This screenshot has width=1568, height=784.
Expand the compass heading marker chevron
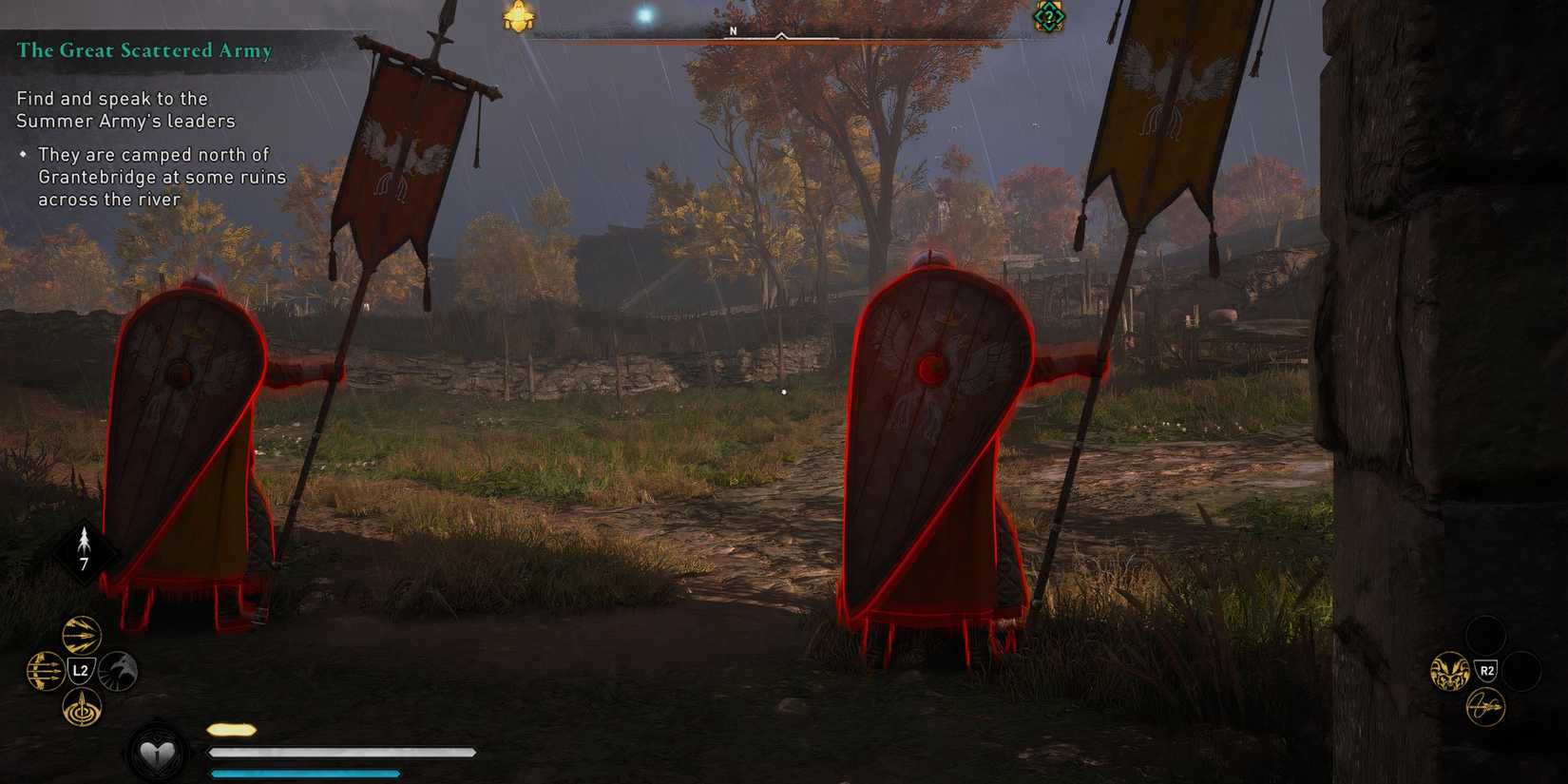pos(782,35)
